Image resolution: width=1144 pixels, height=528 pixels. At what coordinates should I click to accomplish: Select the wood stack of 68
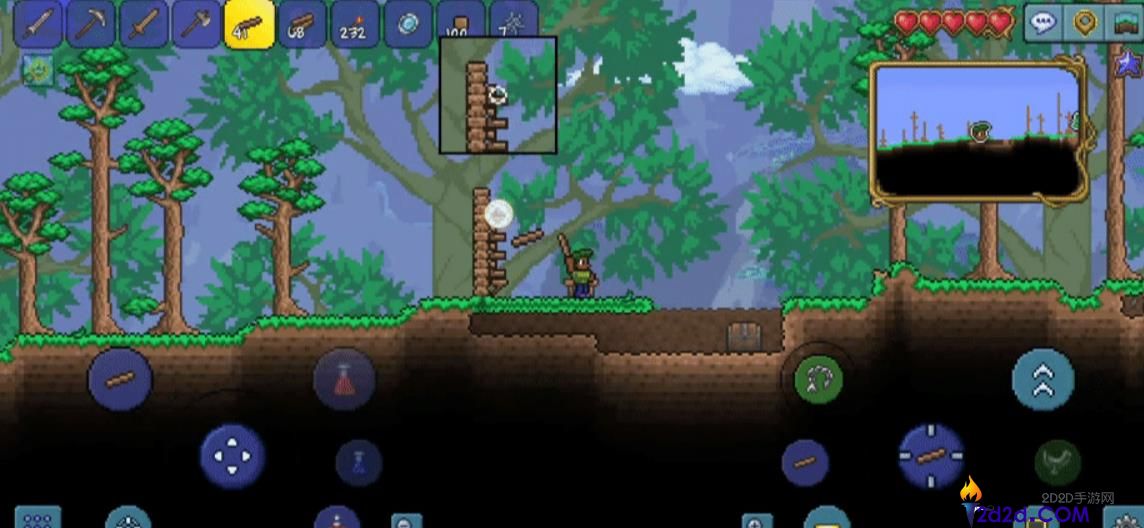(302, 24)
